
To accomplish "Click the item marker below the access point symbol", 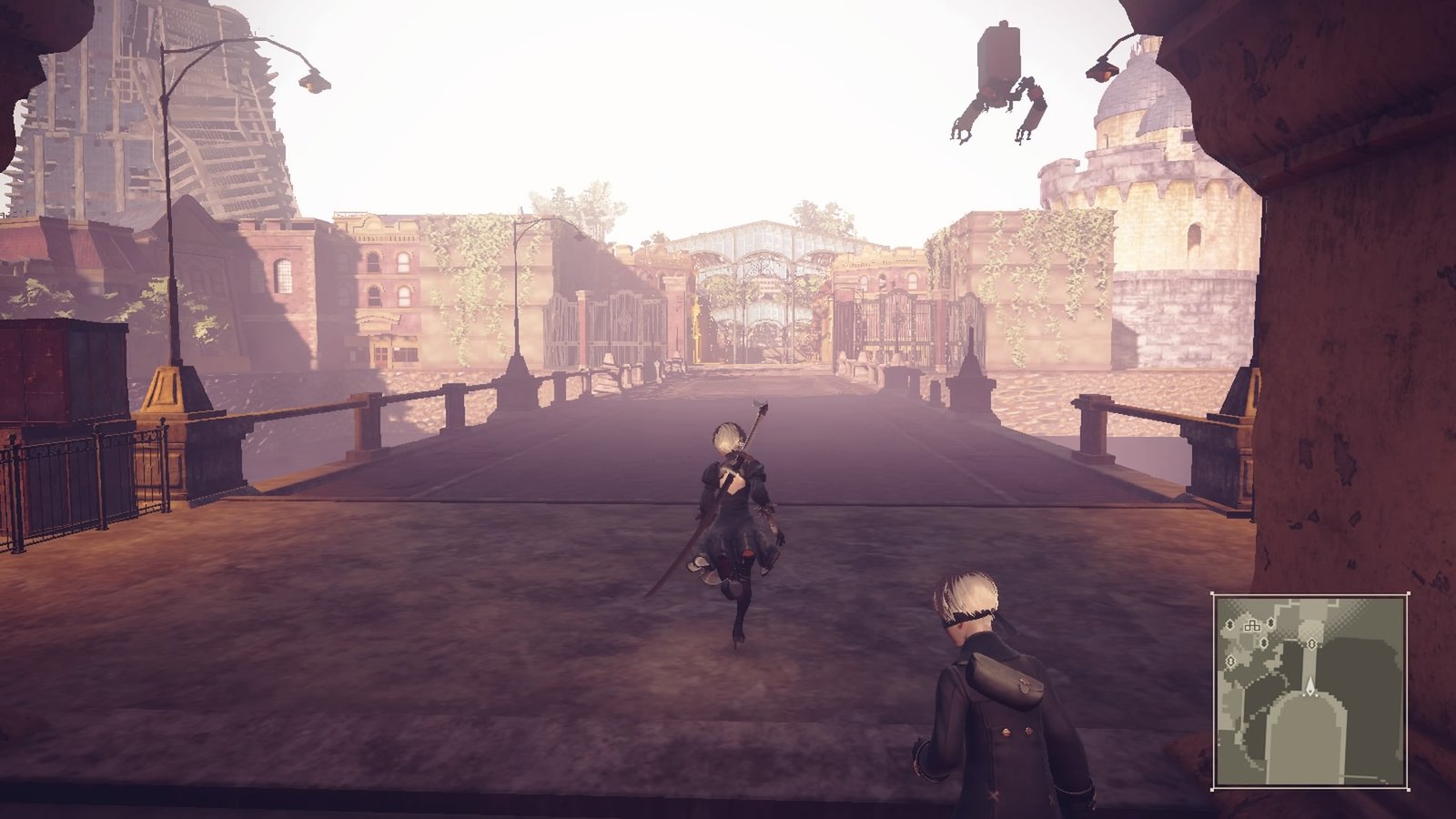I will click(x=1264, y=643).
